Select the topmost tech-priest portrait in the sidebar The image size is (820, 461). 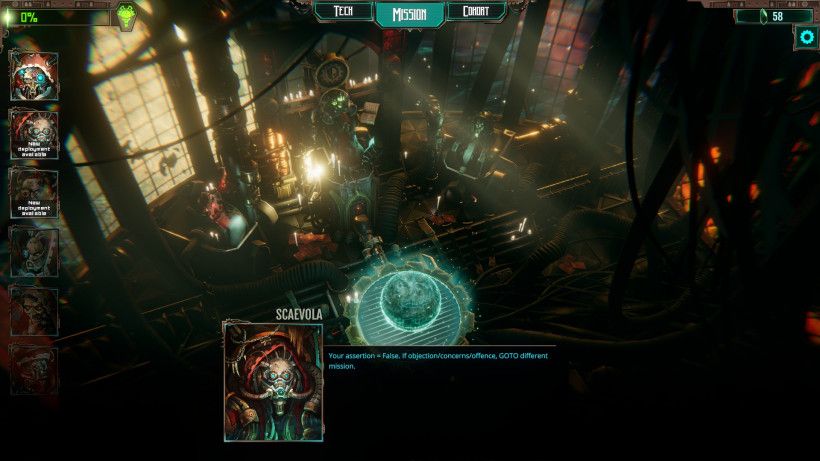tap(34, 76)
